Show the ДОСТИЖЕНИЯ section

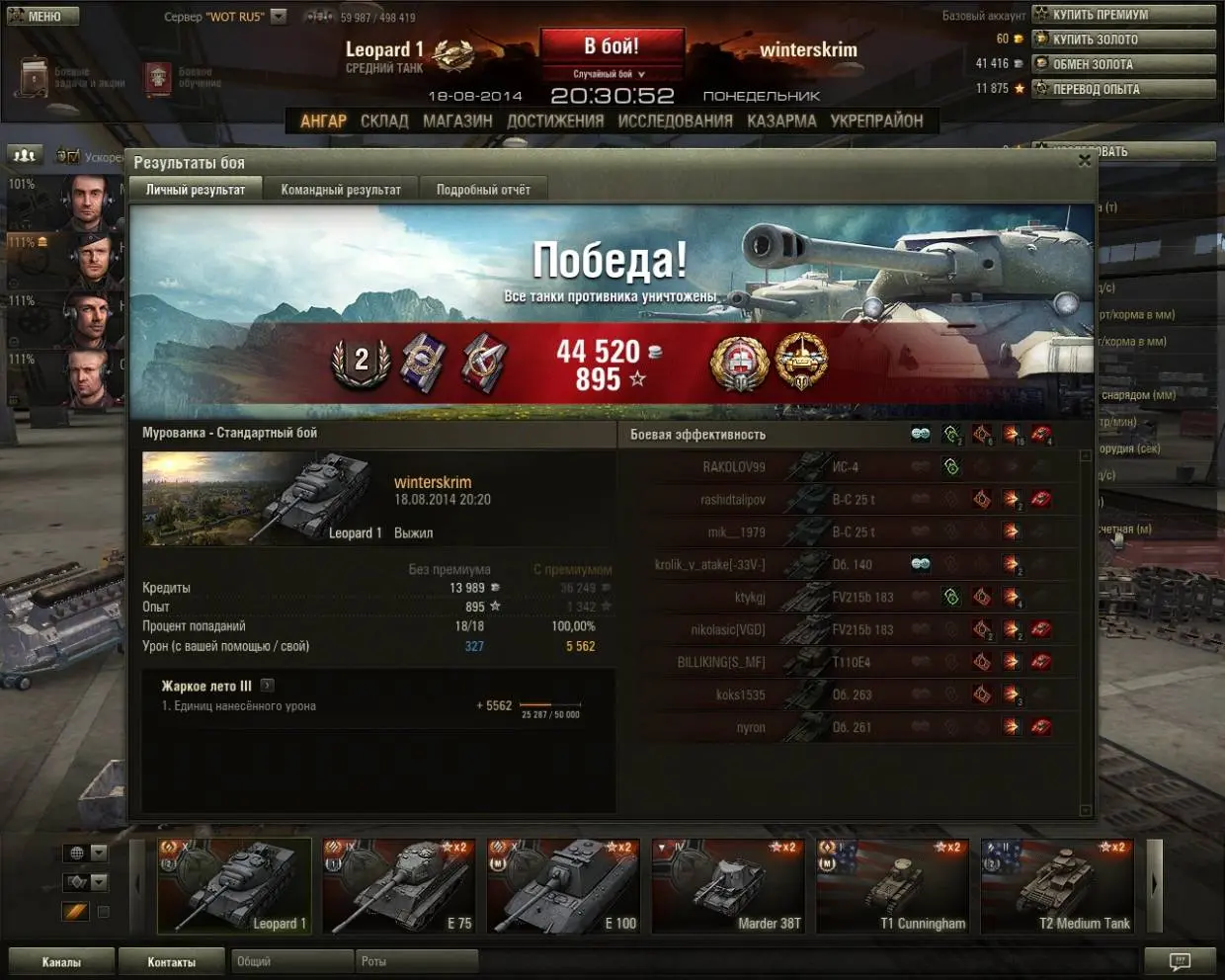pyautogui.click(x=555, y=121)
